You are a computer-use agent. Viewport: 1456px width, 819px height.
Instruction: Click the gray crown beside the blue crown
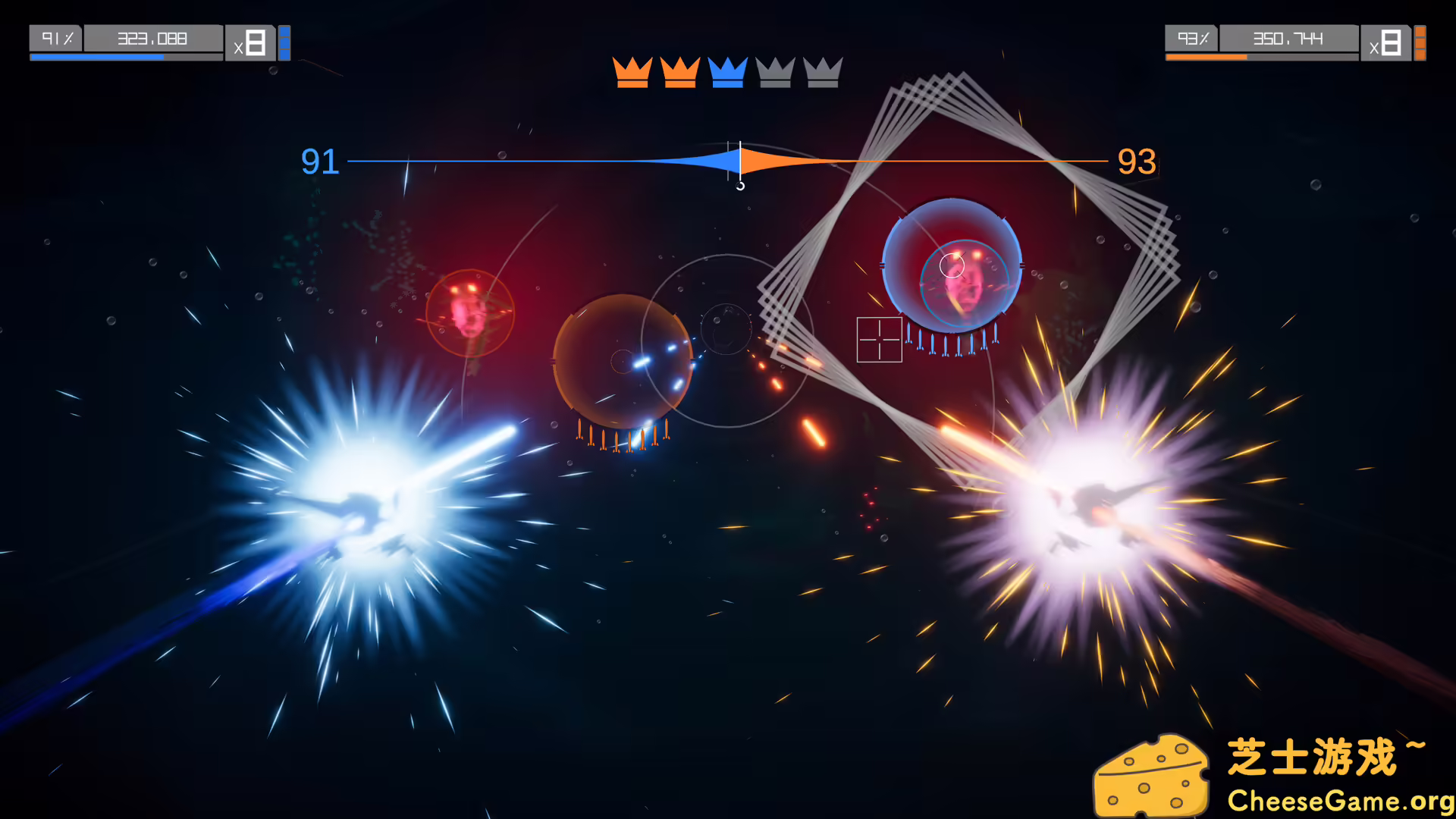pyautogui.click(x=774, y=73)
